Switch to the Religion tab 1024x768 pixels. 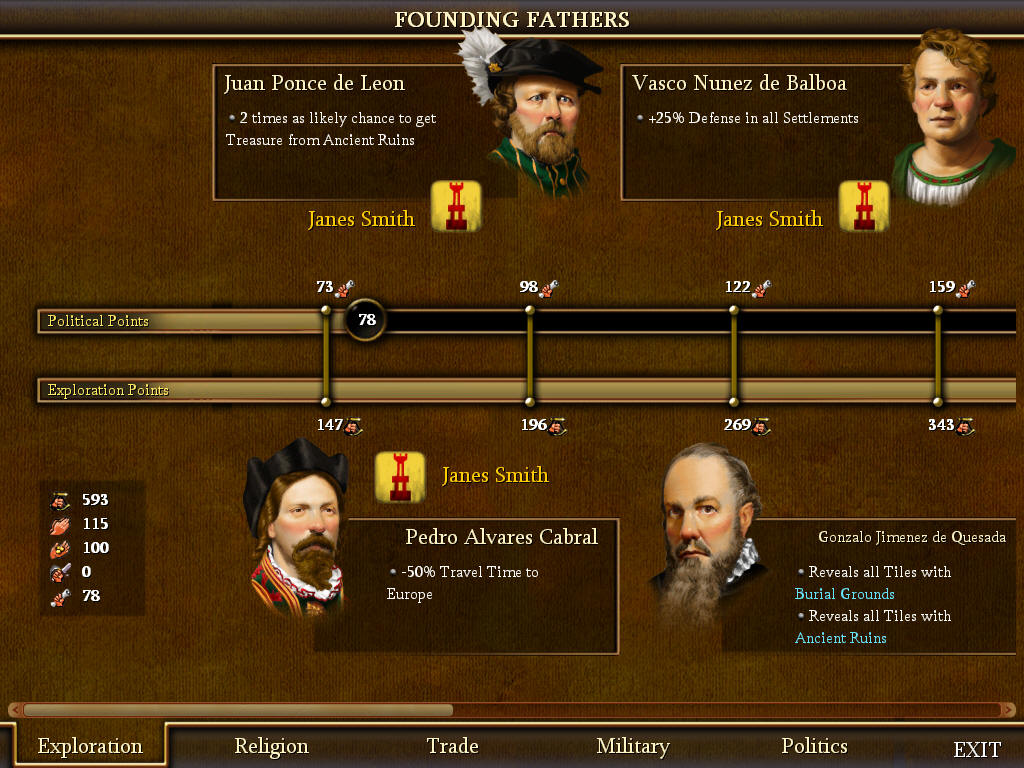point(271,746)
